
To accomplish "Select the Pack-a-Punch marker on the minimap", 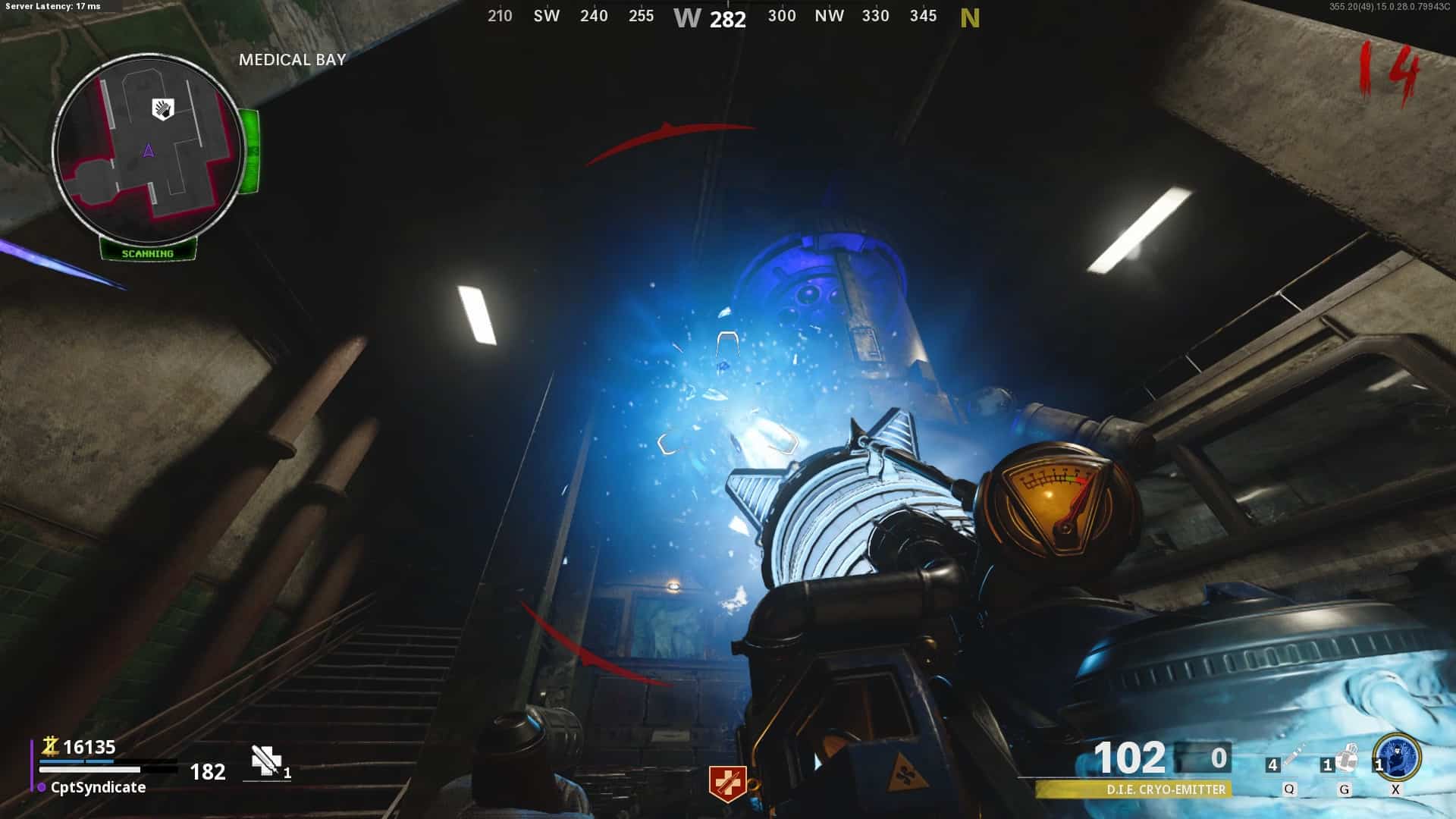I will pyautogui.click(x=163, y=109).
